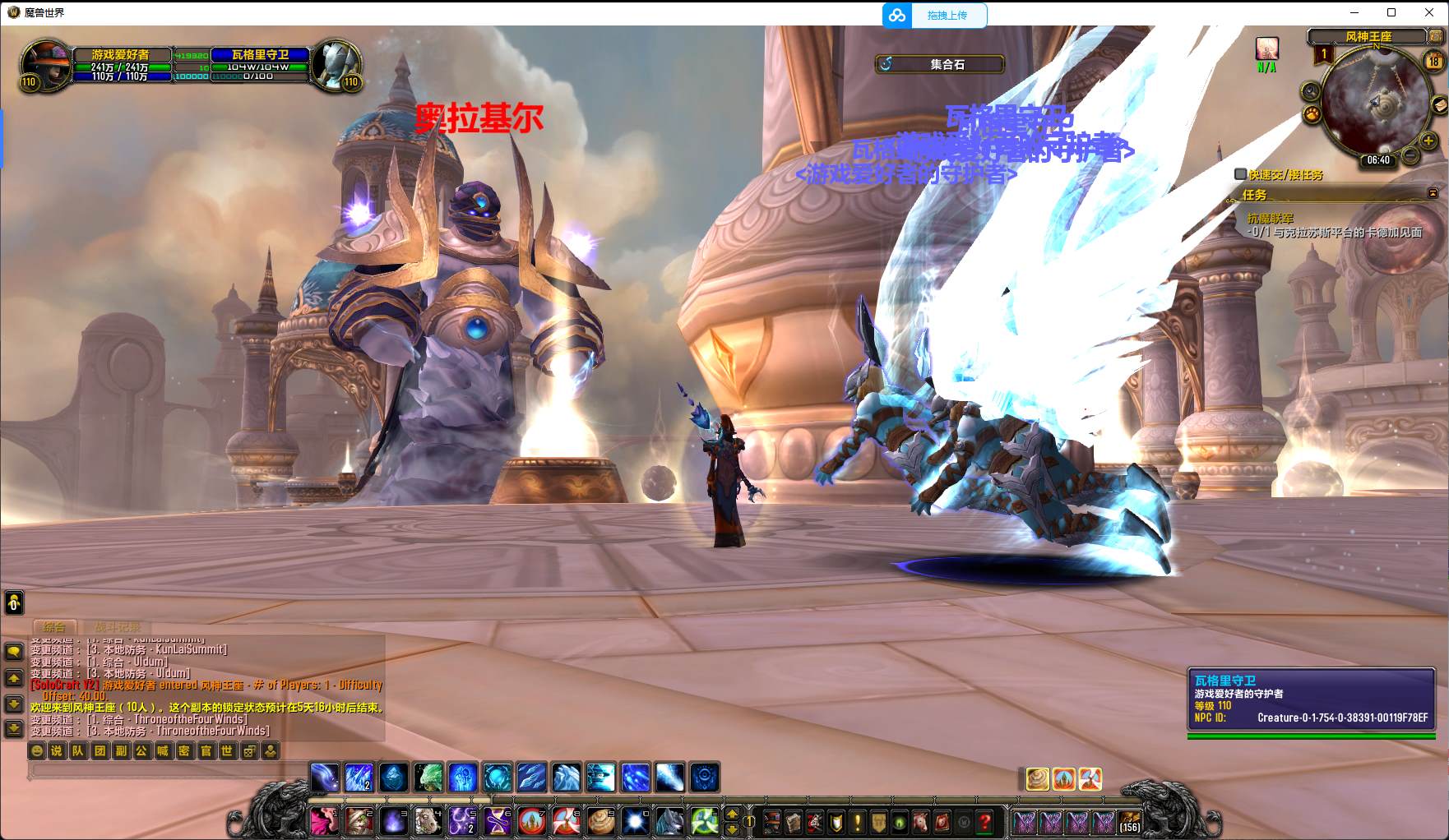The height and width of the screenshot is (840, 1449).
Task: Switch to the 综合 chat tab
Action: pyautogui.click(x=54, y=627)
